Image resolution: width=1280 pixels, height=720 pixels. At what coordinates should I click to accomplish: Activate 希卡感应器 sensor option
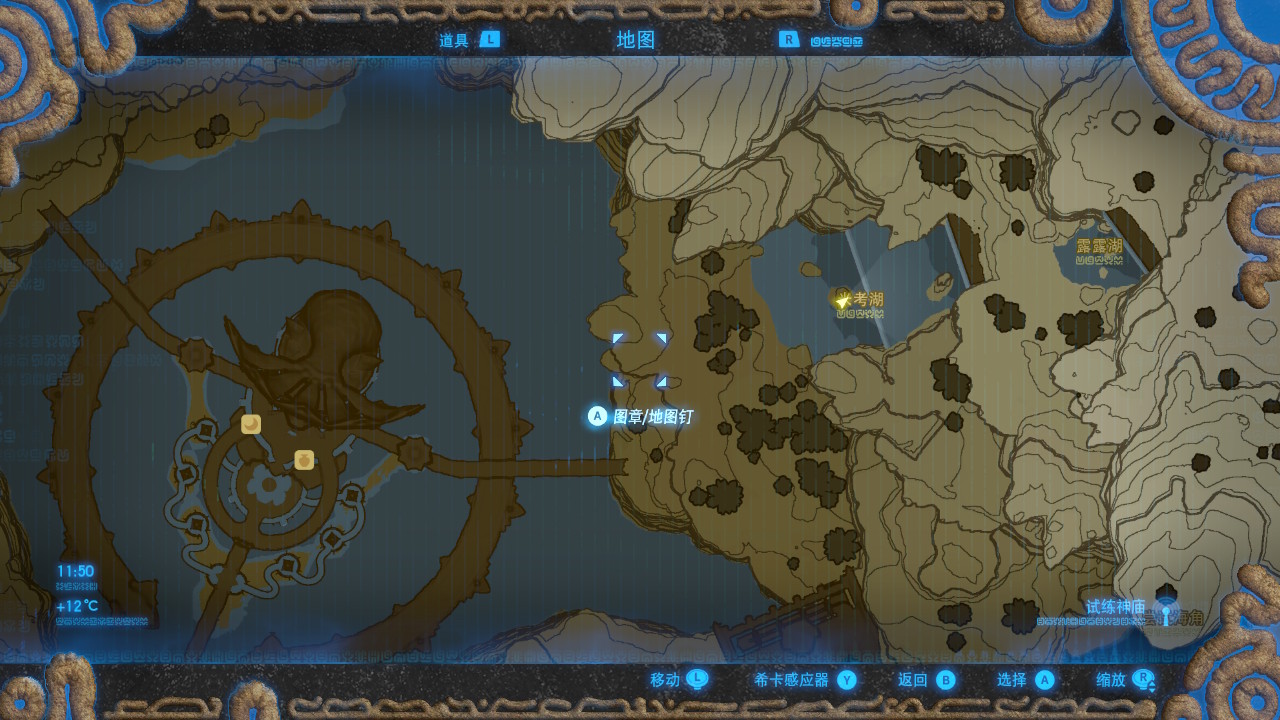pos(805,680)
